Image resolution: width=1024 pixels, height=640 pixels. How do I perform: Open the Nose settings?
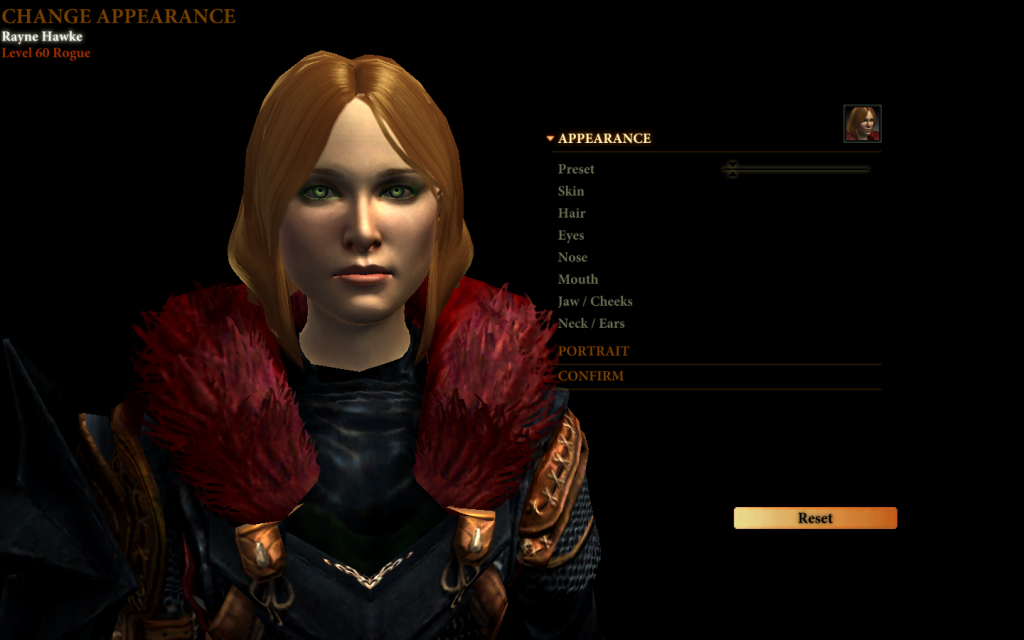[573, 257]
